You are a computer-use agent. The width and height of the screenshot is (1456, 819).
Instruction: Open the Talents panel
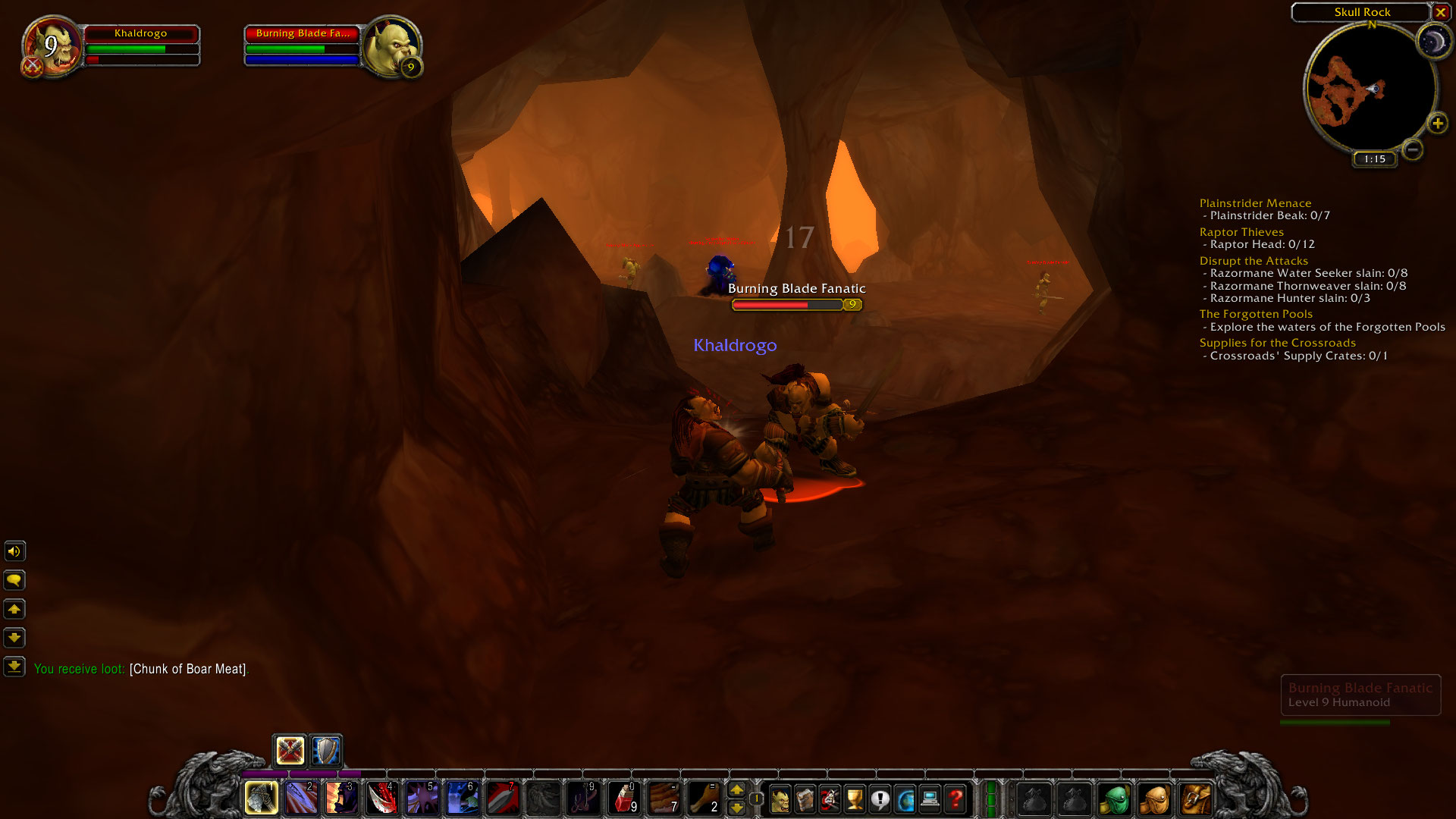(x=830, y=799)
